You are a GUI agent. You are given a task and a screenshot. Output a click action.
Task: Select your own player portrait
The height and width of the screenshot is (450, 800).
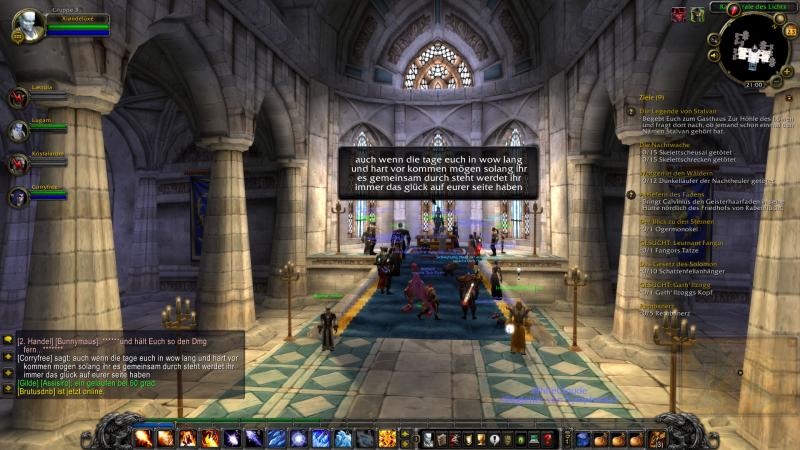tap(28, 24)
